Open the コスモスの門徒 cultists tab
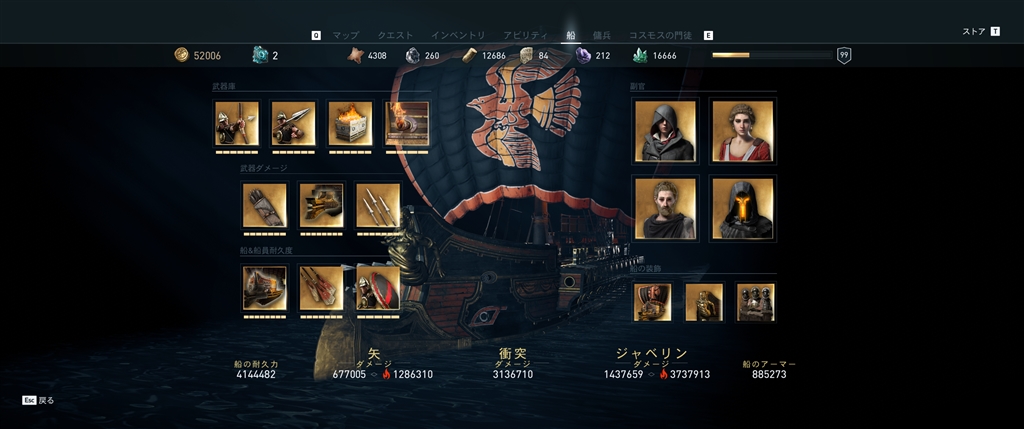The width and height of the screenshot is (1024, 429). 662,35
